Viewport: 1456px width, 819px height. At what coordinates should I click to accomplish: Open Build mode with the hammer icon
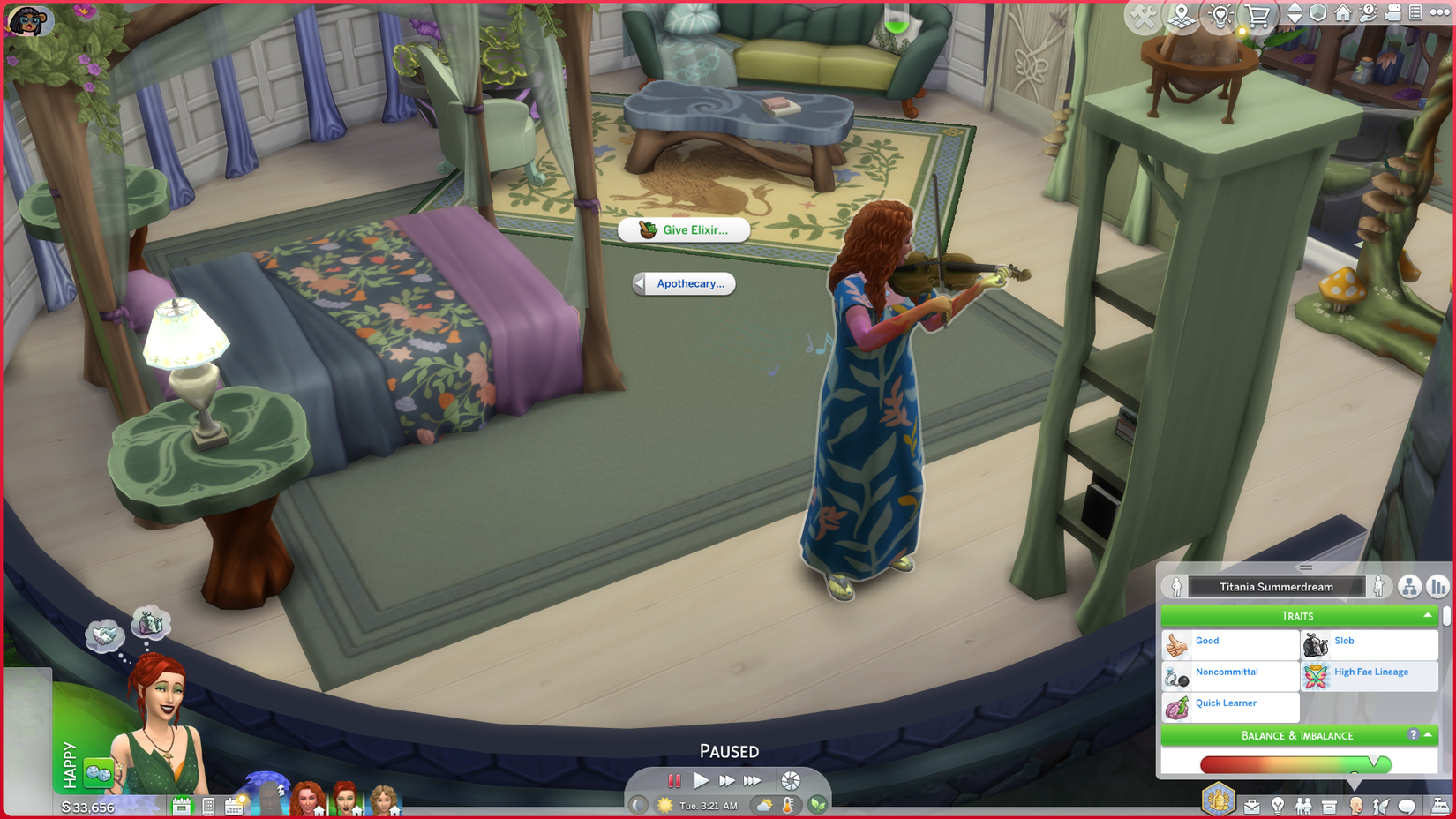click(x=1144, y=15)
